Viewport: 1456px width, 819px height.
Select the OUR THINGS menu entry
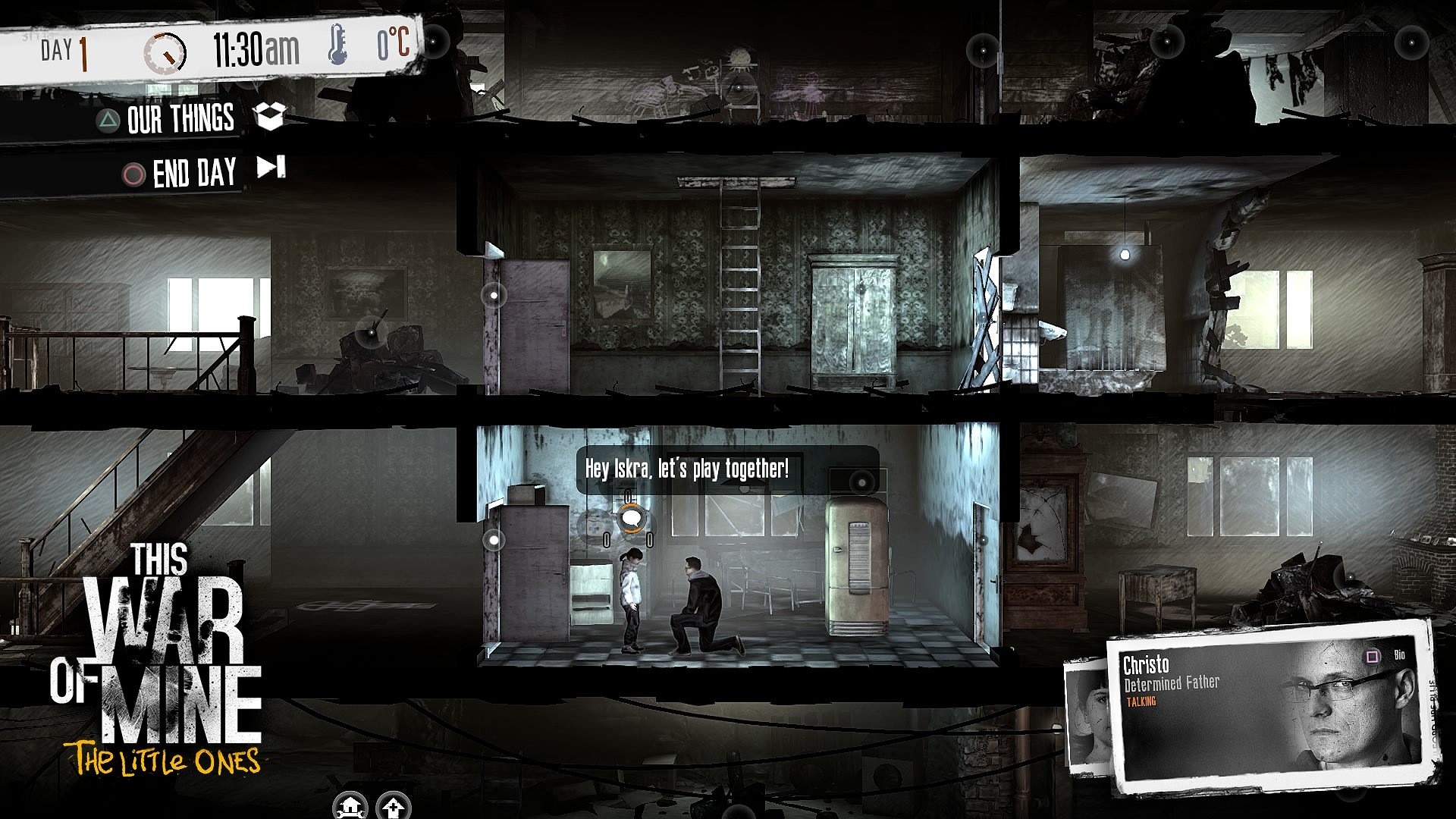point(180,118)
